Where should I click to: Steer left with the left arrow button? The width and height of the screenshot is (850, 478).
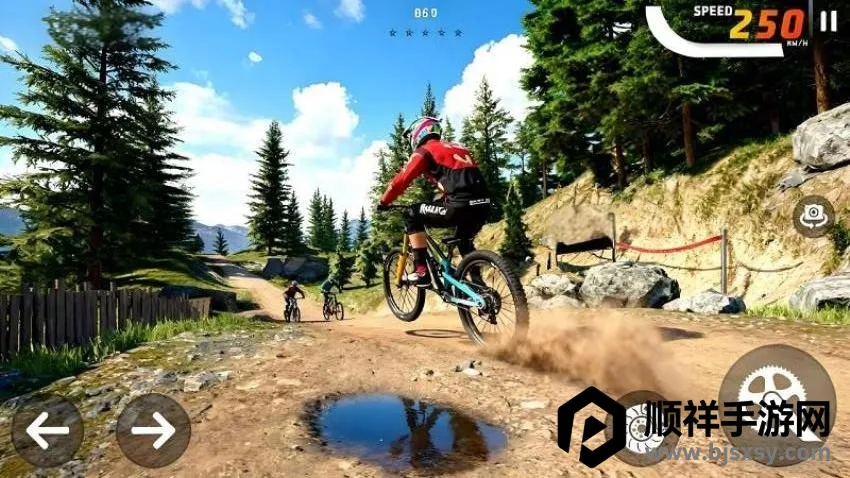coord(46,431)
